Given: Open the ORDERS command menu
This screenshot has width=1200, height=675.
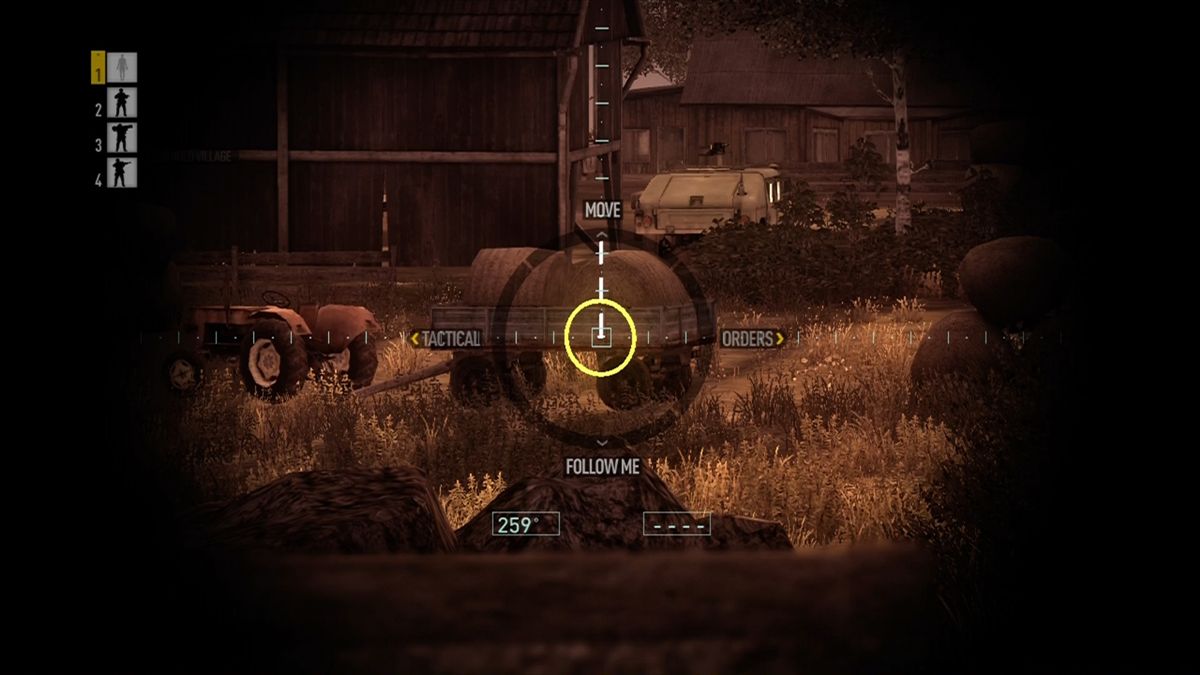Looking at the screenshot, I should (748, 339).
